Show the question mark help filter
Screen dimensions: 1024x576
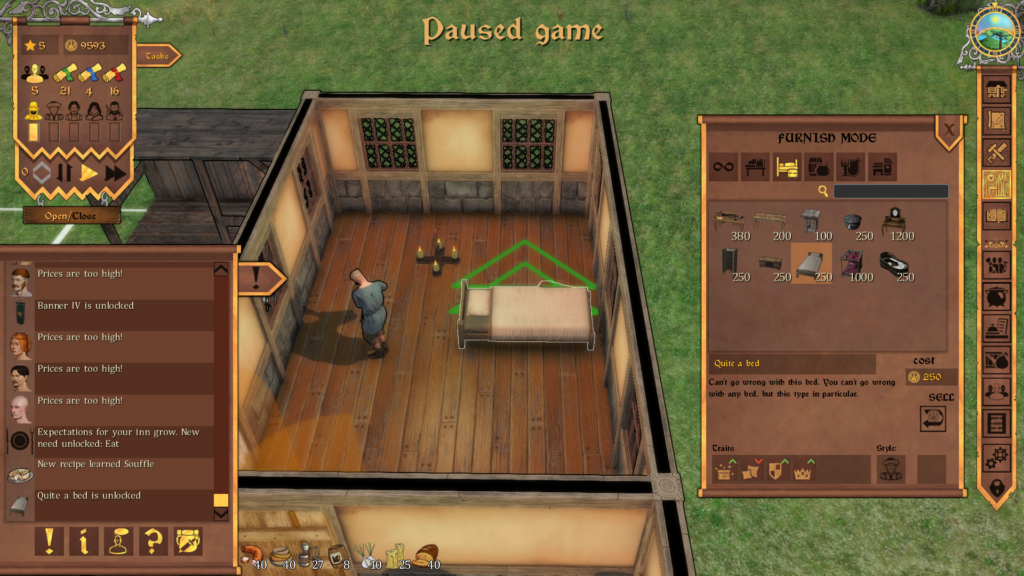pyautogui.click(x=153, y=541)
